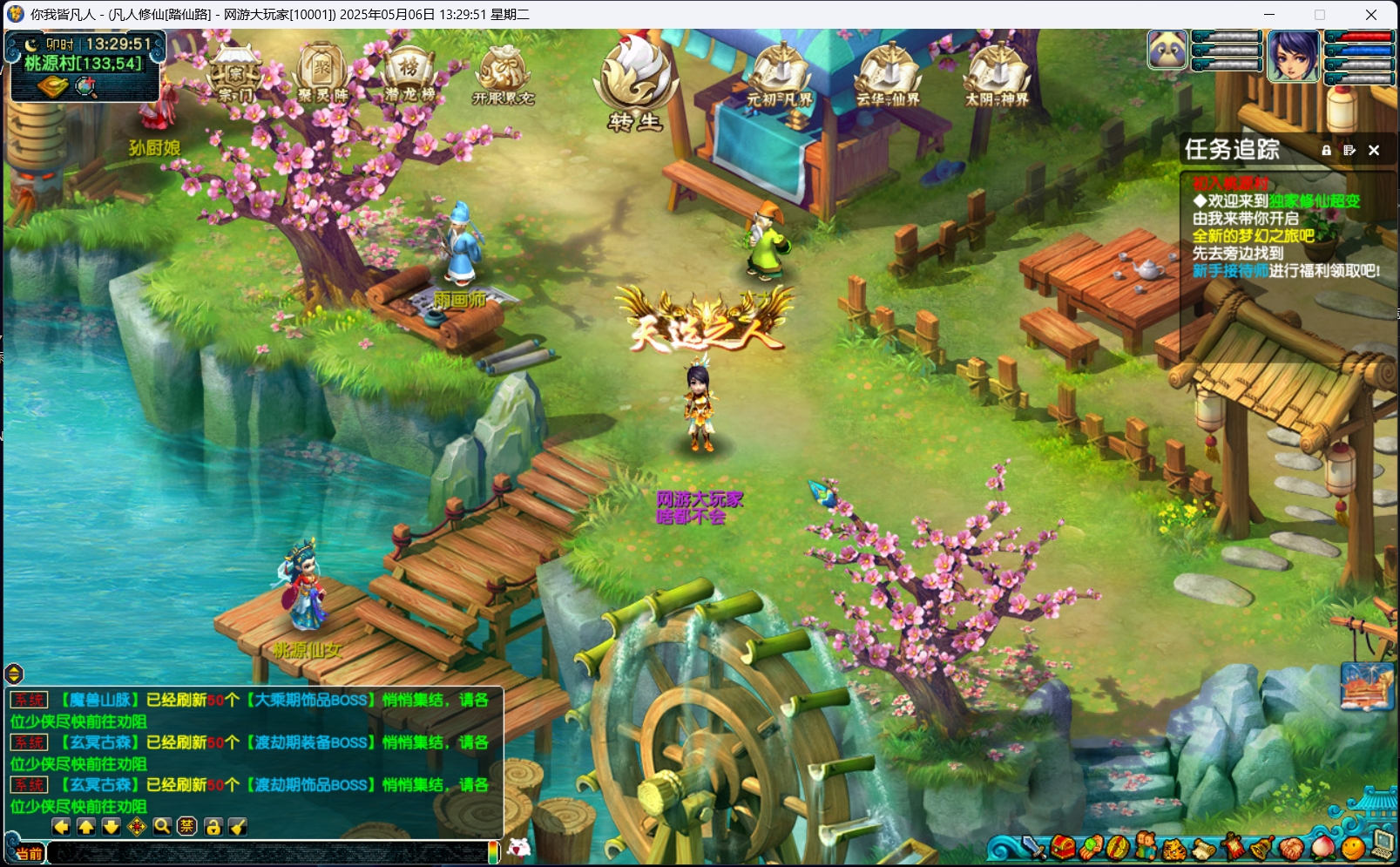Minimize the game window

(x=1269, y=15)
